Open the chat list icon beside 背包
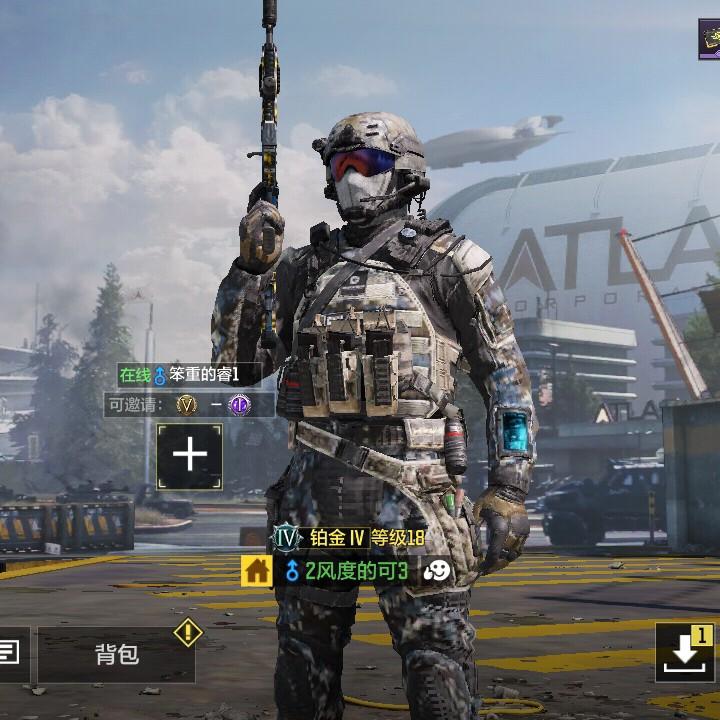The height and width of the screenshot is (720, 720). coord(10,654)
